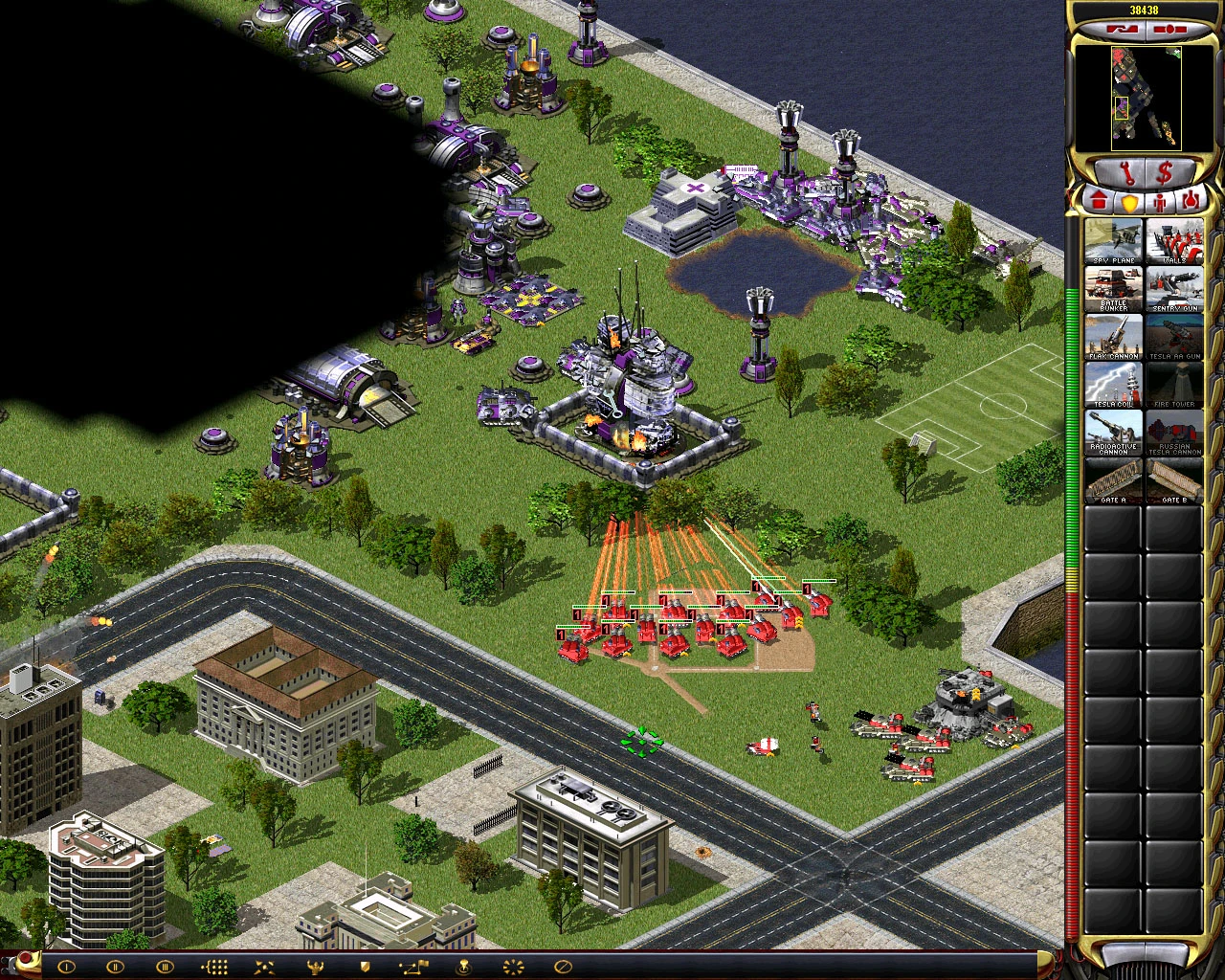1225x980 pixels.
Task: Queue a Battle Bunker
Action: [1113, 290]
